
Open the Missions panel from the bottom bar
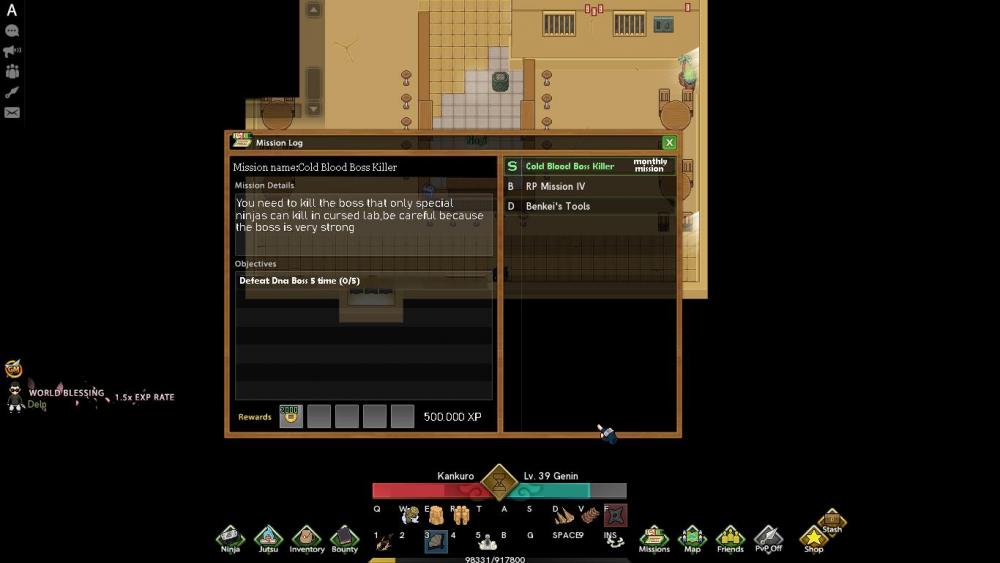pos(654,538)
